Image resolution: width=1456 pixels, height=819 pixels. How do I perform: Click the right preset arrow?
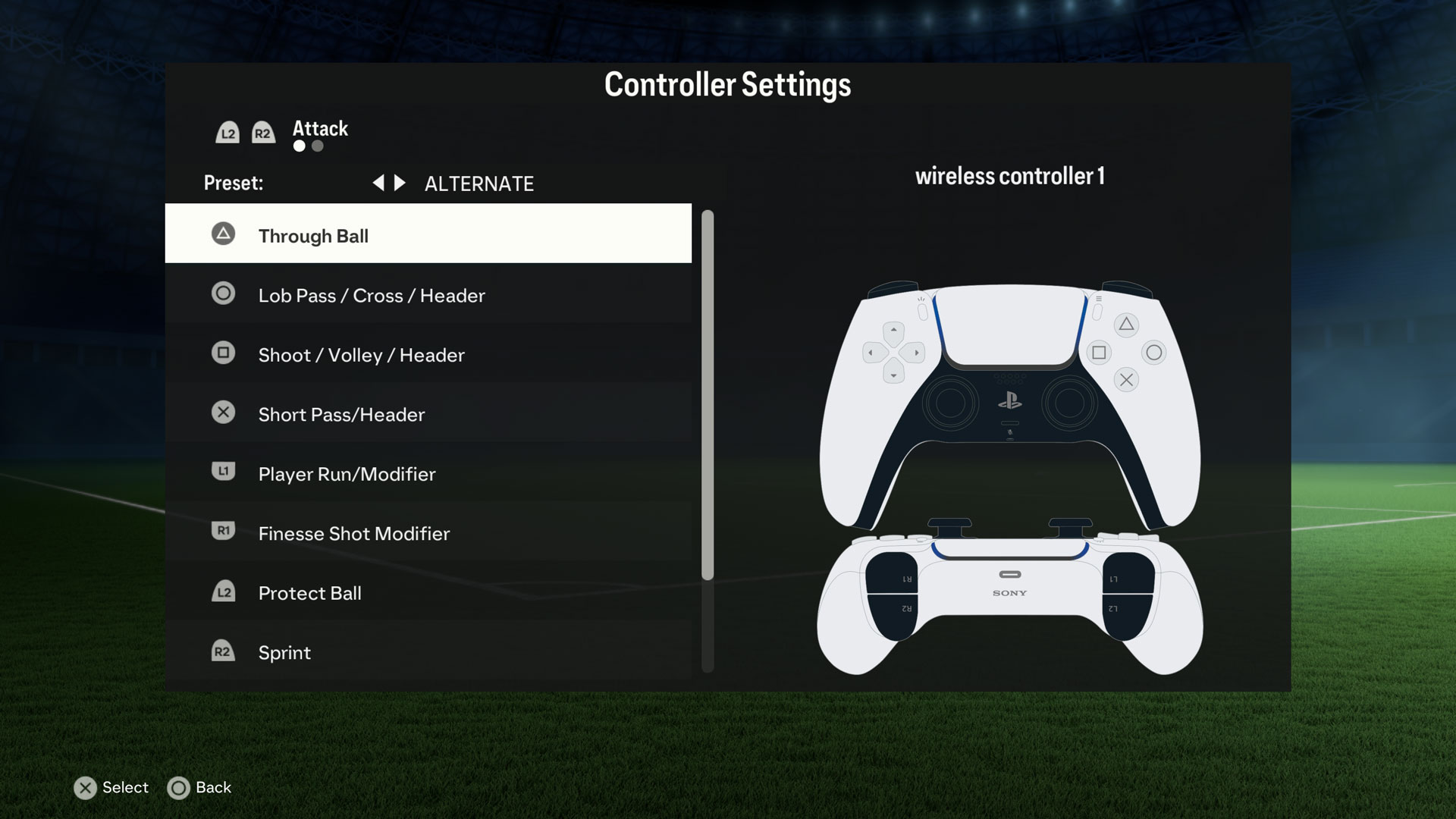400,183
